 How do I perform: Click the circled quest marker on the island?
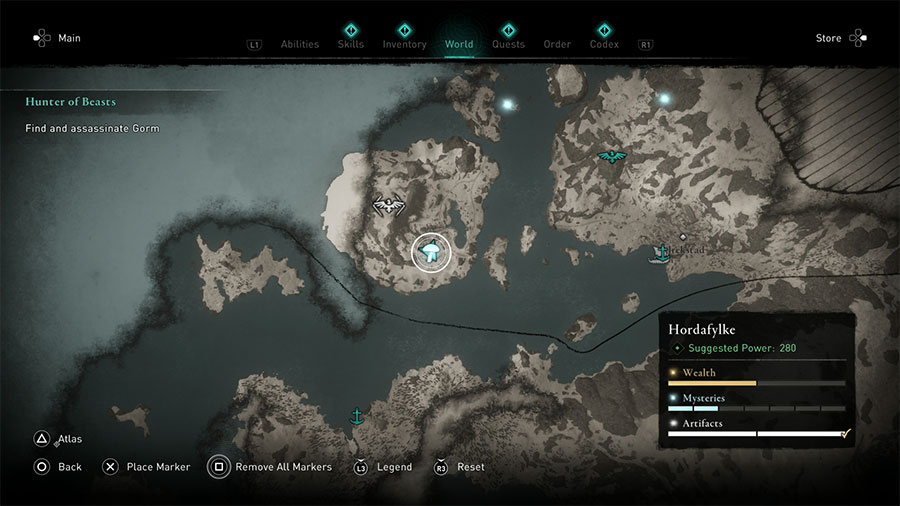432,252
